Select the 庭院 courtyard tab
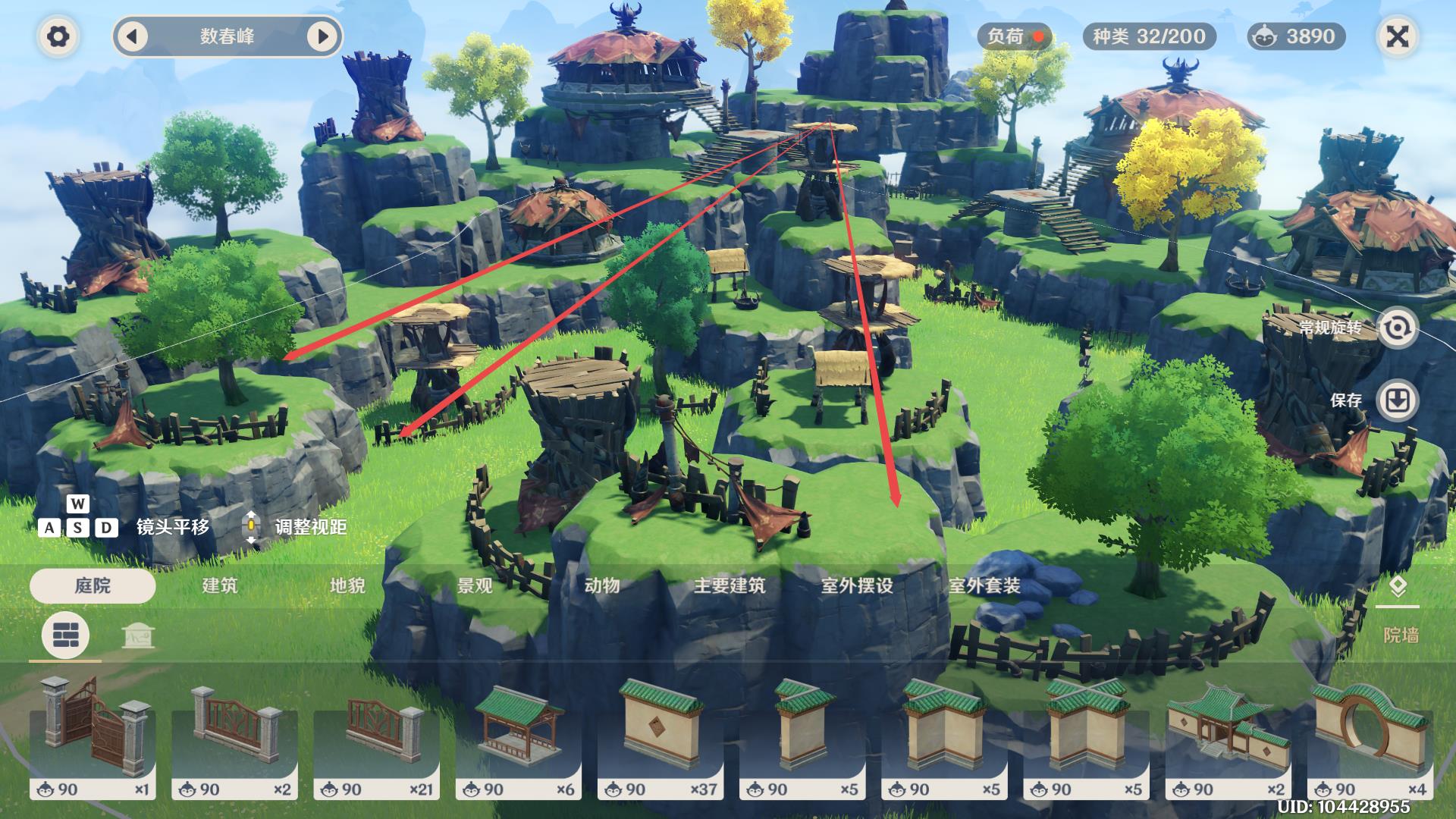 pyautogui.click(x=93, y=585)
